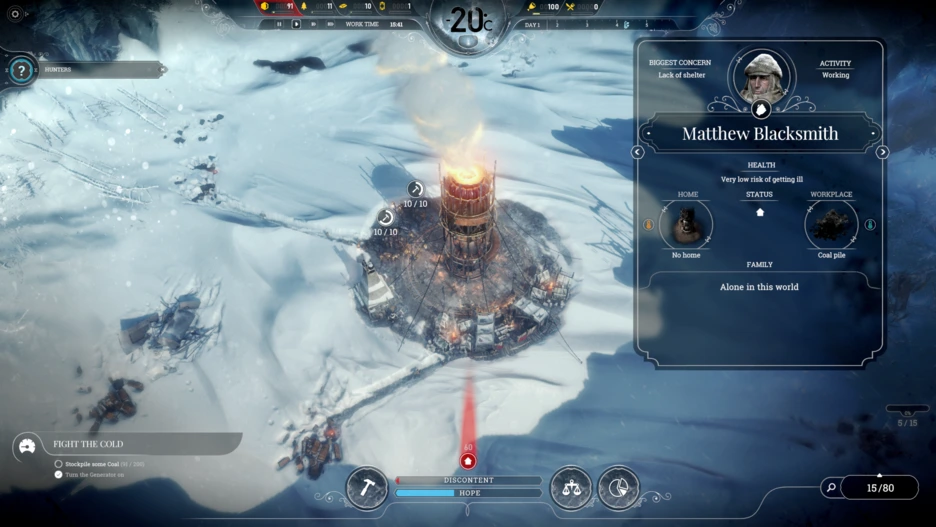Click the Discontent bar
Screen dimensions: 936x527
468,480
